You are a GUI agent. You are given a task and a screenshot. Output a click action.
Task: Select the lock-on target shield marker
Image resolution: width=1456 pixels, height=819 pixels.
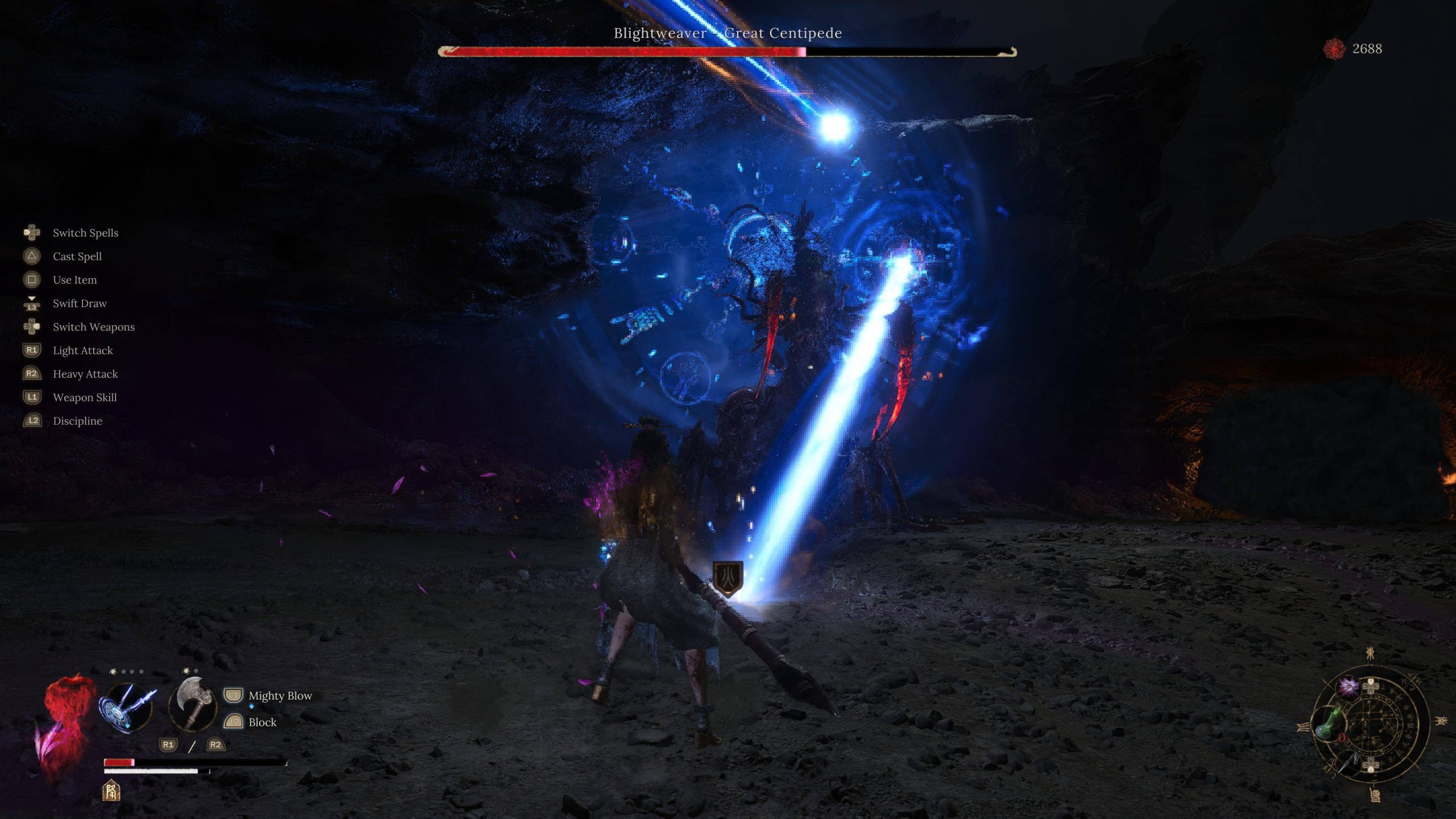pyautogui.click(x=727, y=578)
